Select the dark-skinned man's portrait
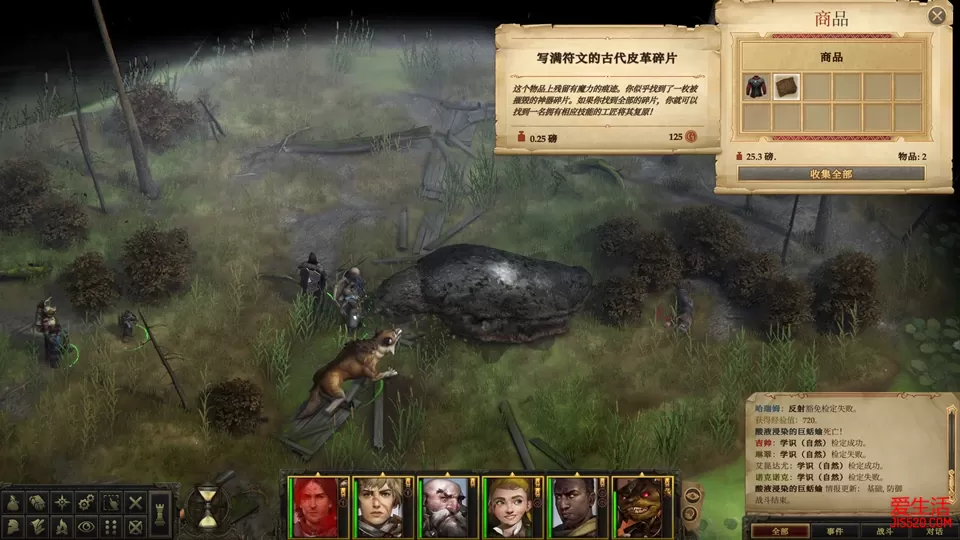 pyautogui.click(x=573, y=505)
